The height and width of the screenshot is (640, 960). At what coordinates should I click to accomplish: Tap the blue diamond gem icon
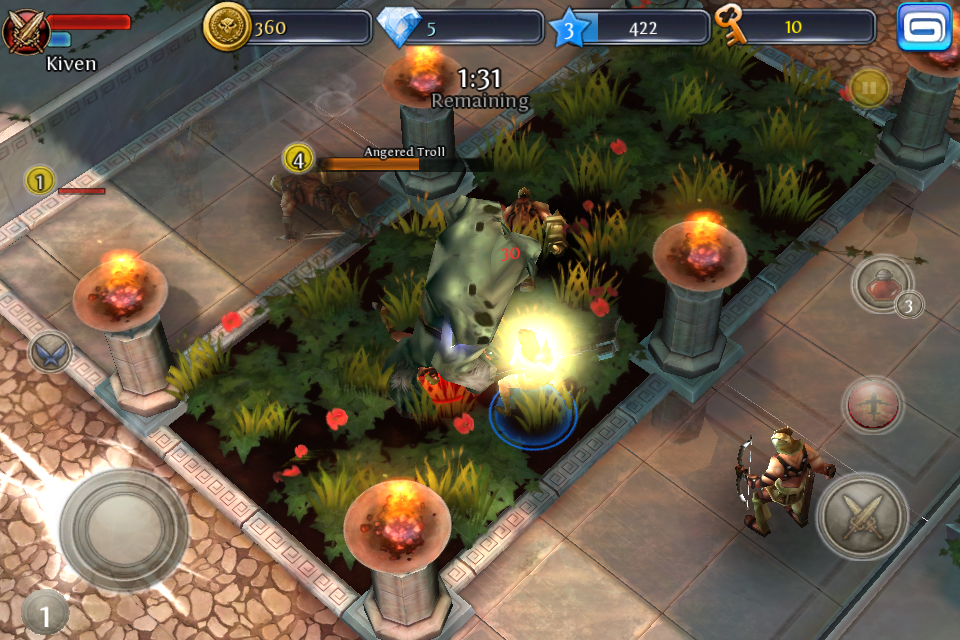(400, 28)
